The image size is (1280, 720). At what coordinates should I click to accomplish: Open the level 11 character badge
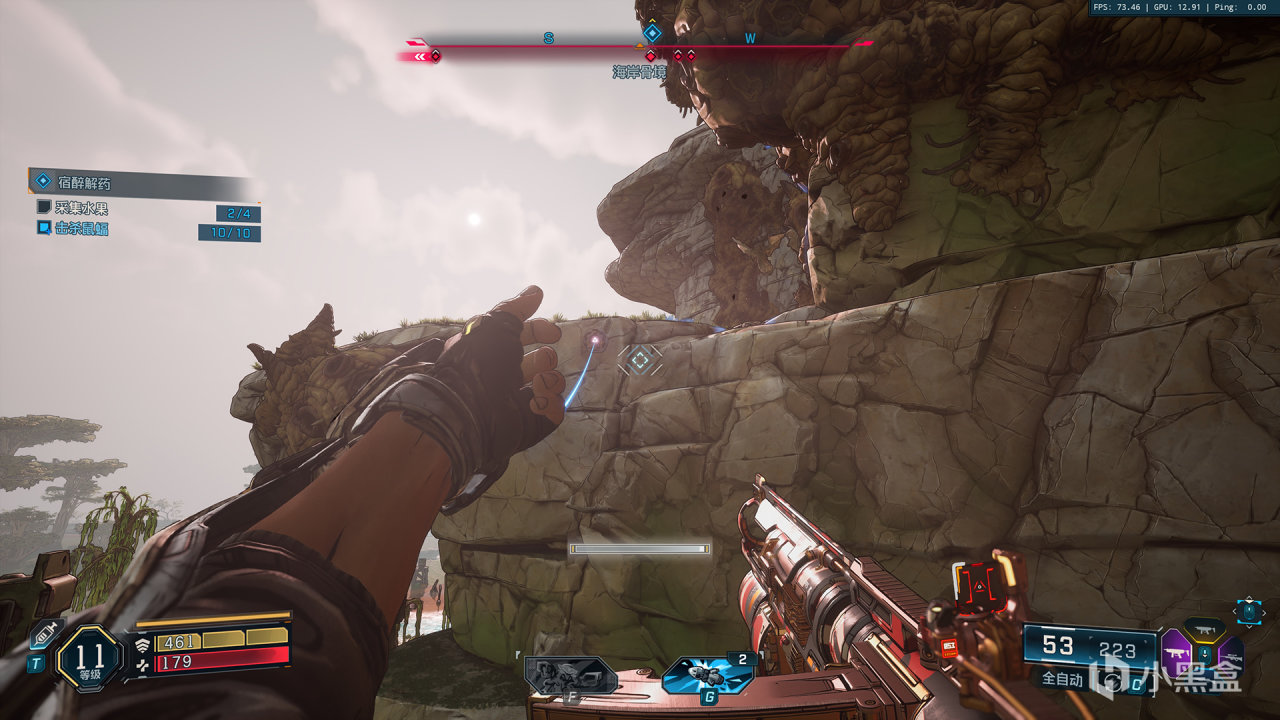90,659
